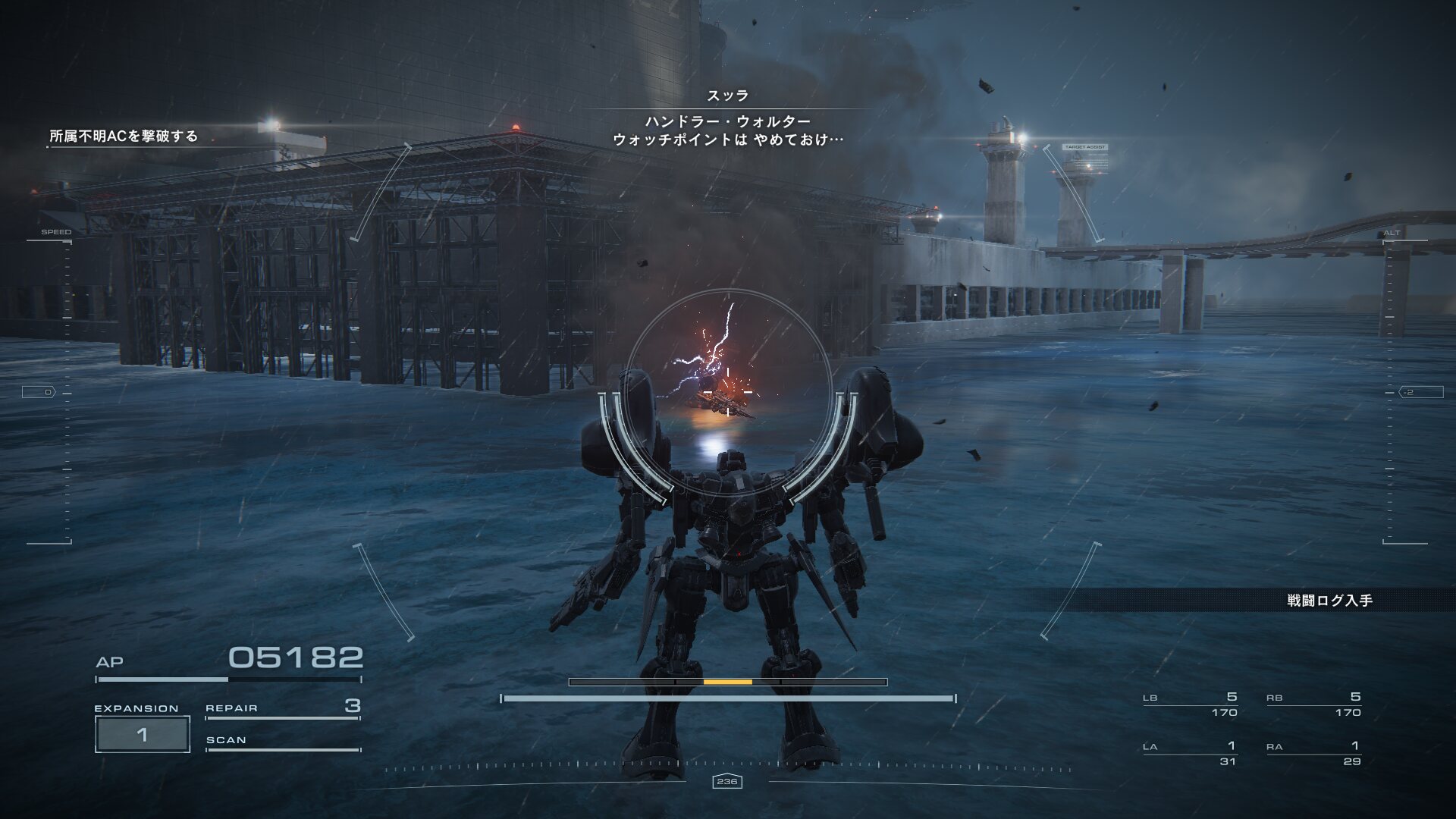This screenshot has height=819, width=1456.
Task: Select the RB weapon slot
Action: [1313, 704]
